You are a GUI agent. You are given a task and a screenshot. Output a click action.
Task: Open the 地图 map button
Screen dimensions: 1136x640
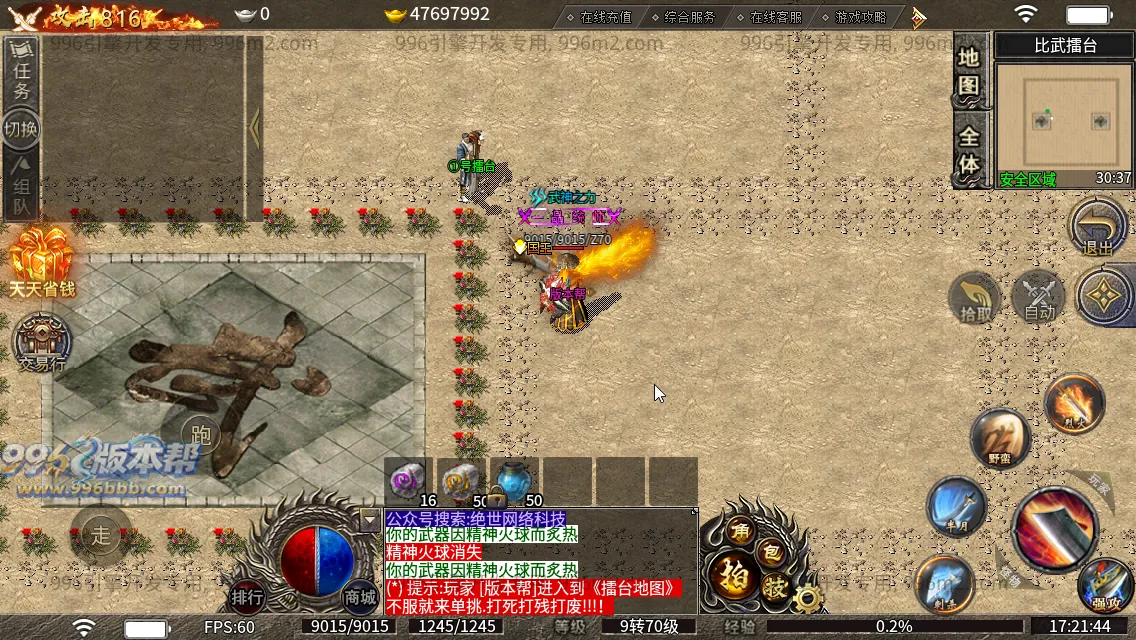[968, 72]
